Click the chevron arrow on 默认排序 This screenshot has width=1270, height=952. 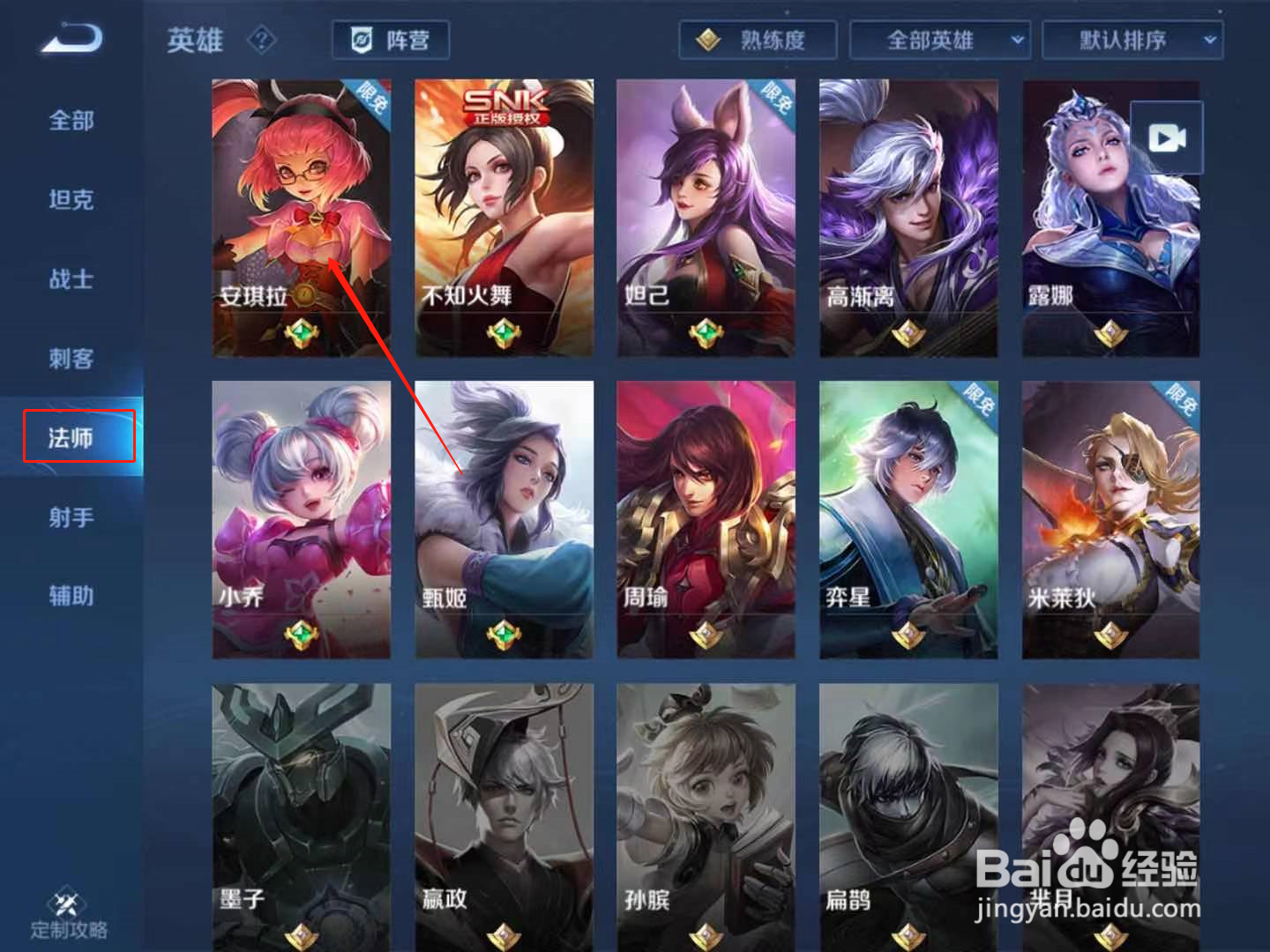pos(1209,39)
